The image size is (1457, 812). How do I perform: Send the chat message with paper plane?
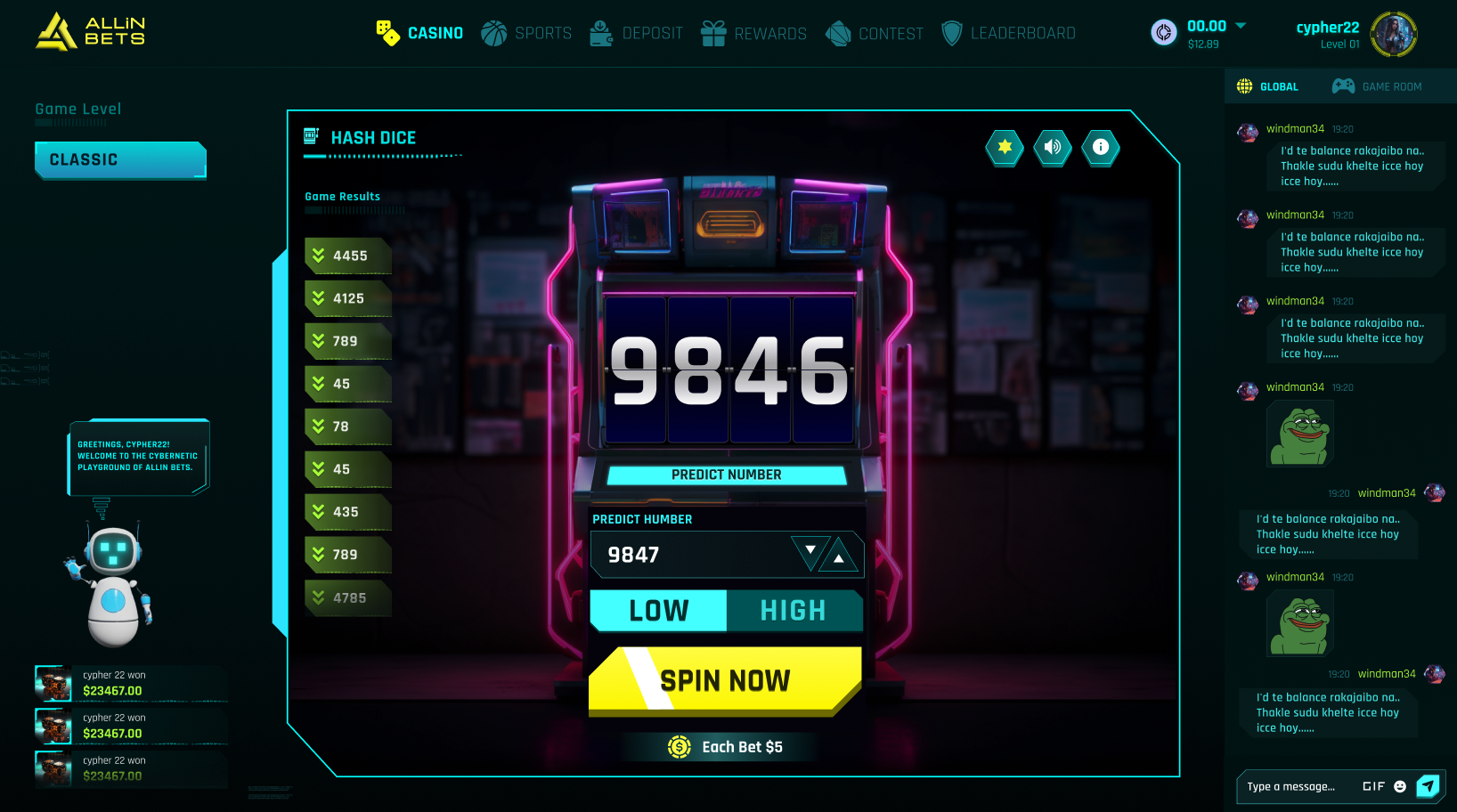coord(1428,786)
